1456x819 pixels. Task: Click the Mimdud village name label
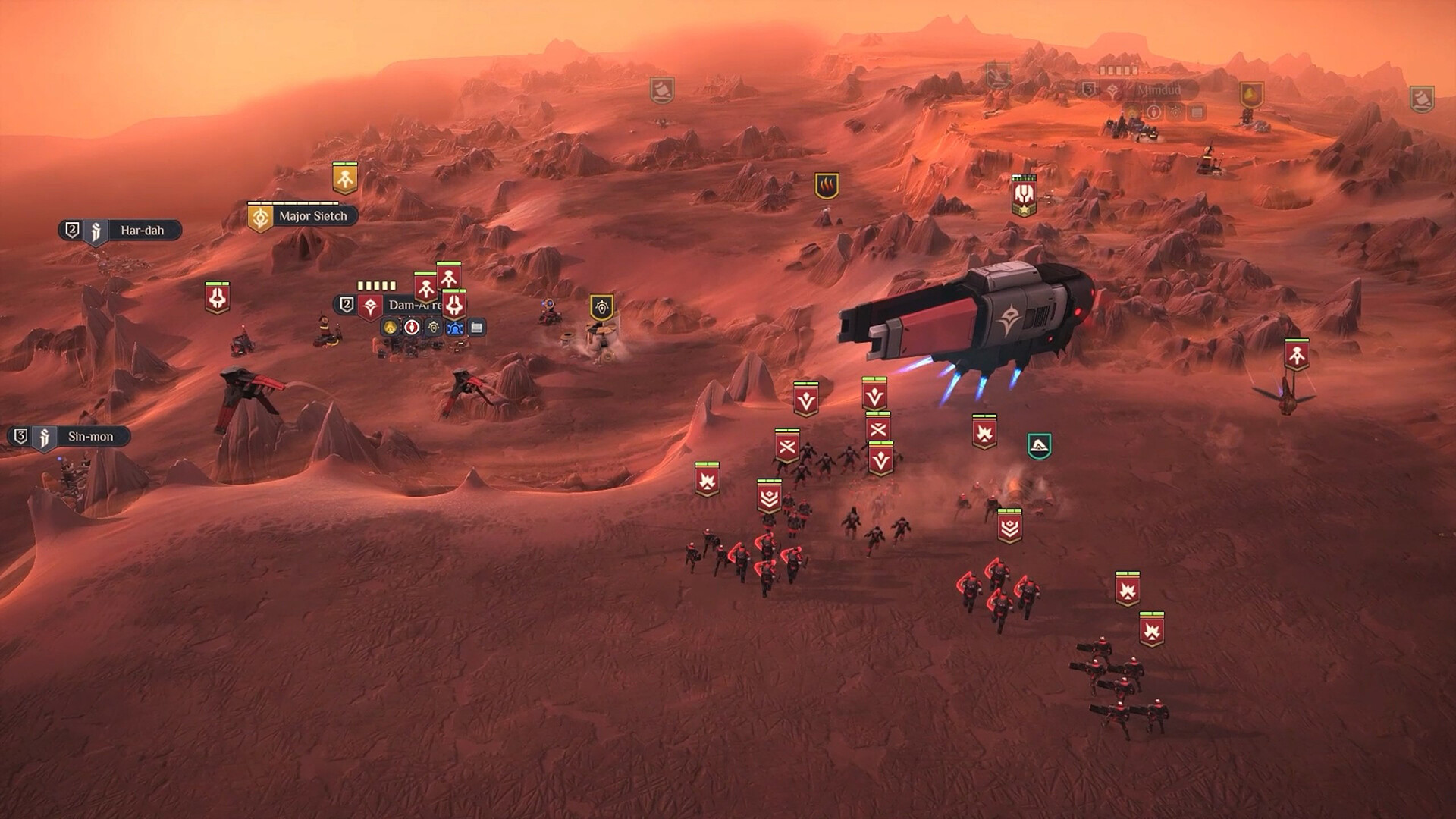1159,89
